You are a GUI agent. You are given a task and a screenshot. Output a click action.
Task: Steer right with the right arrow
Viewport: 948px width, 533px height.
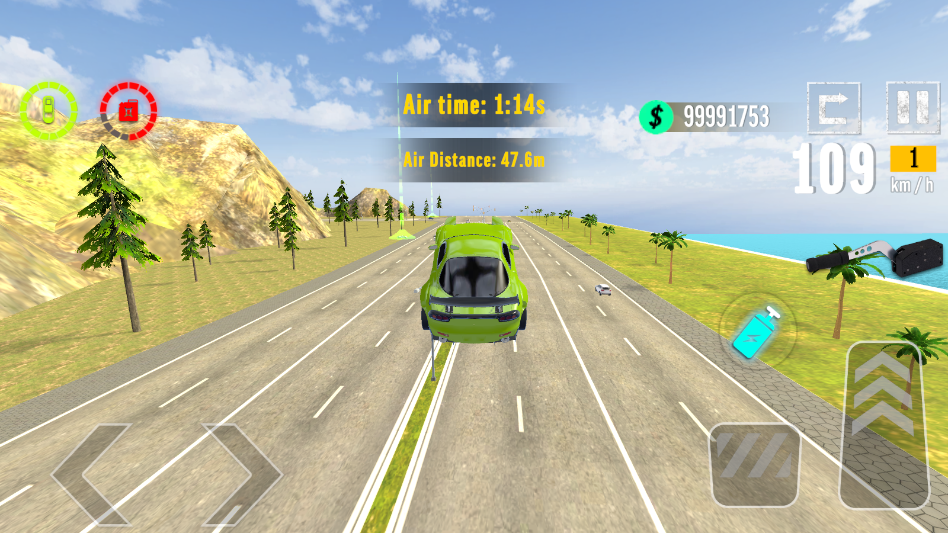coord(242,473)
